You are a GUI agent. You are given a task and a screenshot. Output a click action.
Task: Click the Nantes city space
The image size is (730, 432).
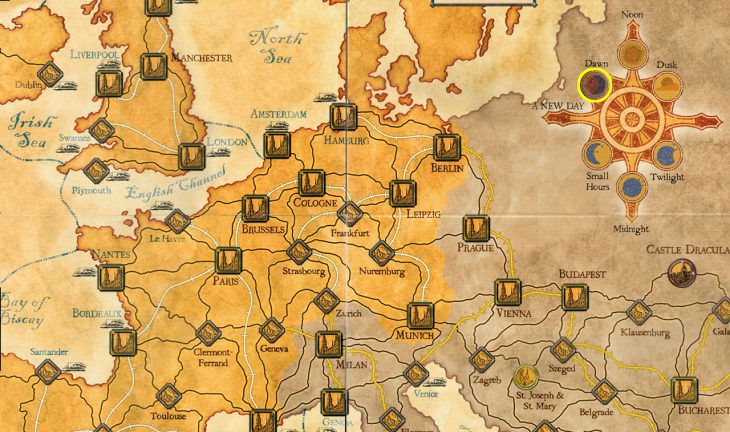110,277
